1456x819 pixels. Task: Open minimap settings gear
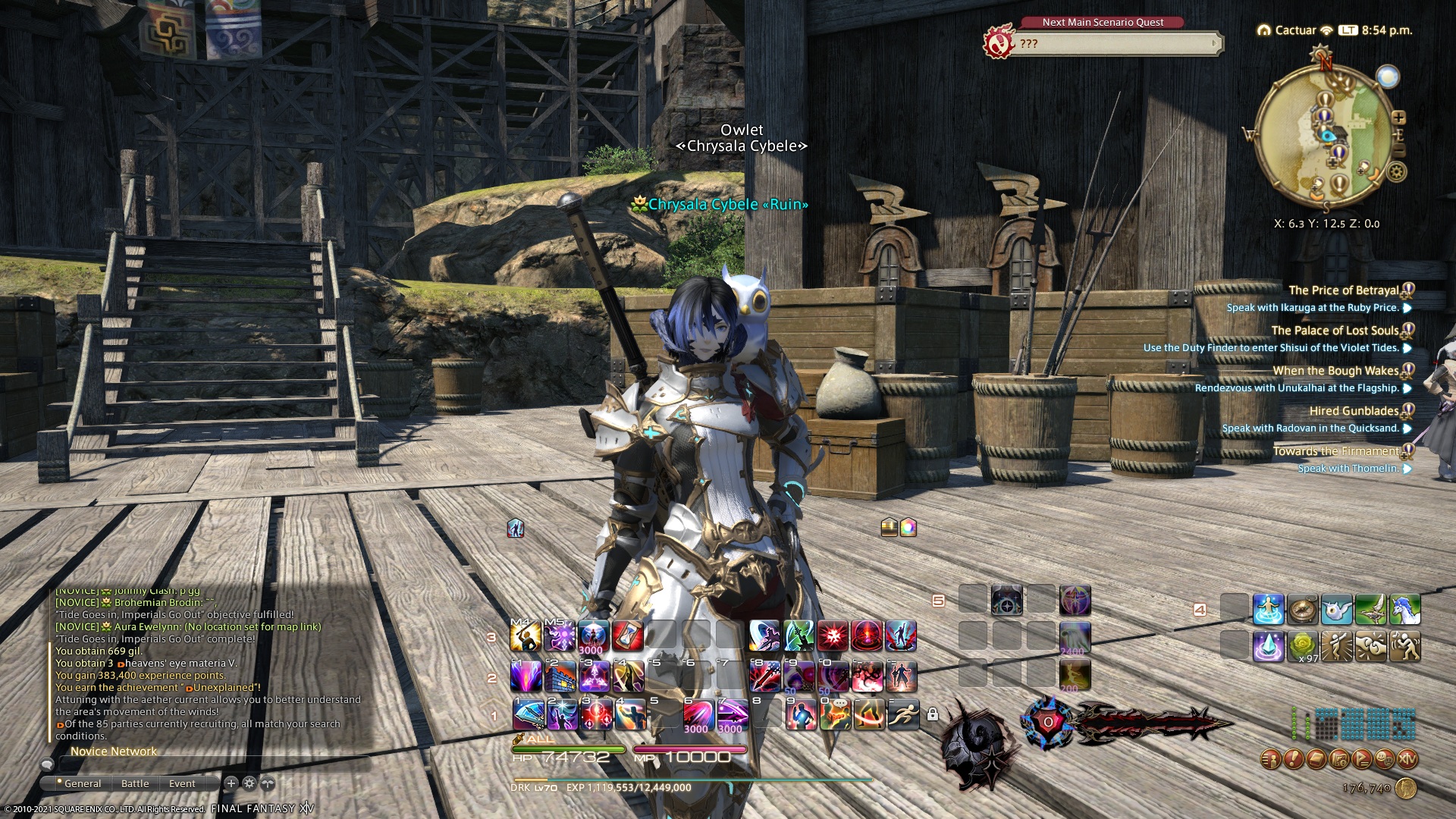click(1396, 172)
